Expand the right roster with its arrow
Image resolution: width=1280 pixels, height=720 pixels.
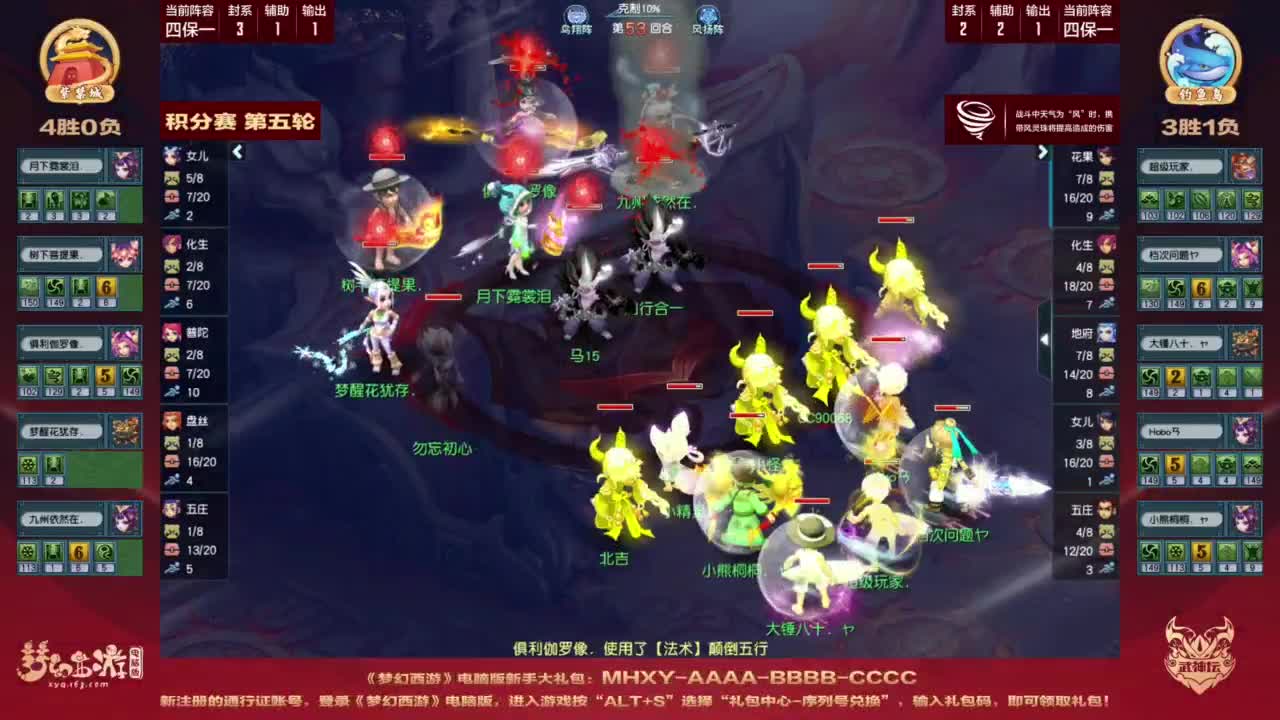point(1042,152)
